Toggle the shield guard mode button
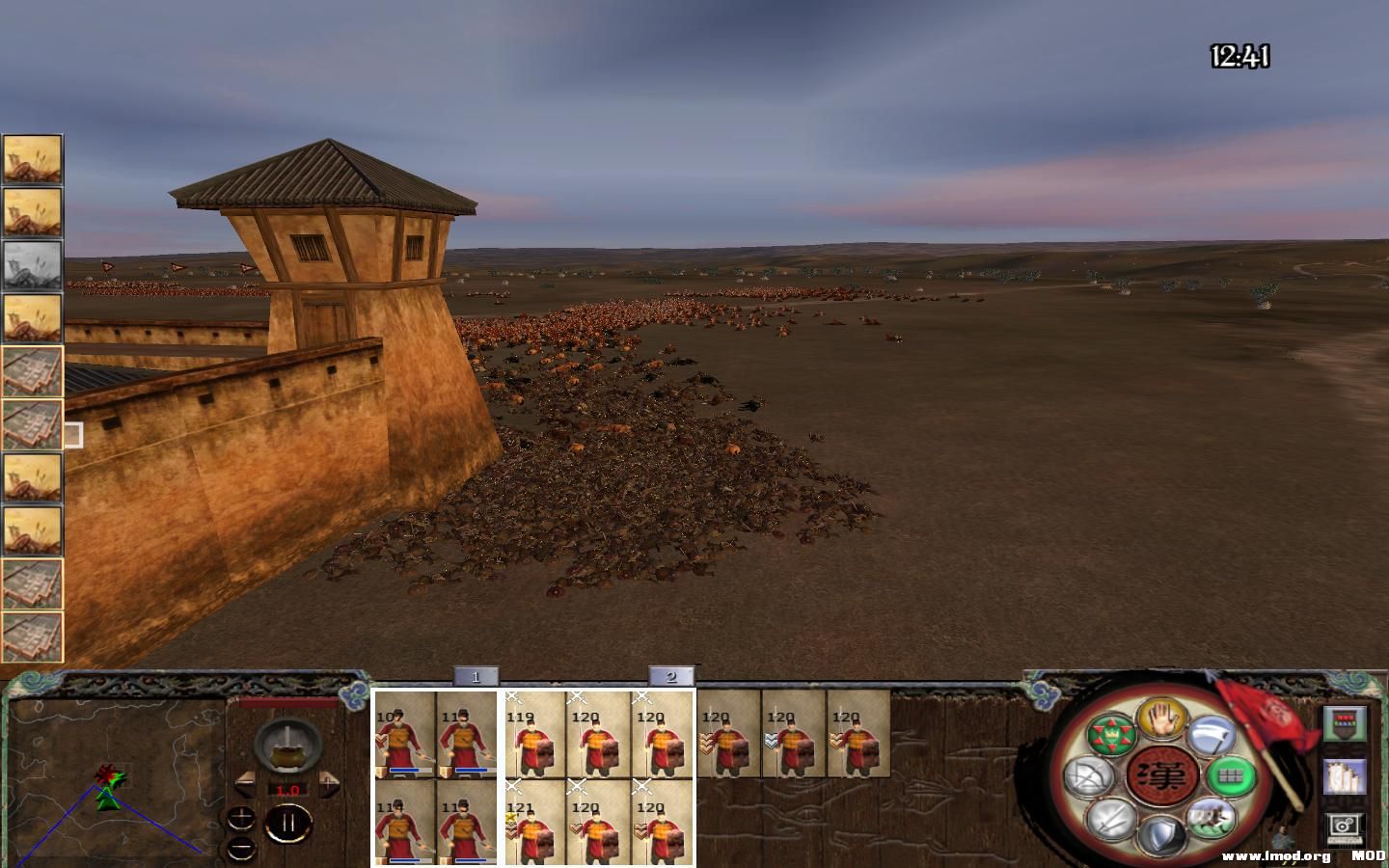This screenshot has width=1389, height=868. (1161, 835)
